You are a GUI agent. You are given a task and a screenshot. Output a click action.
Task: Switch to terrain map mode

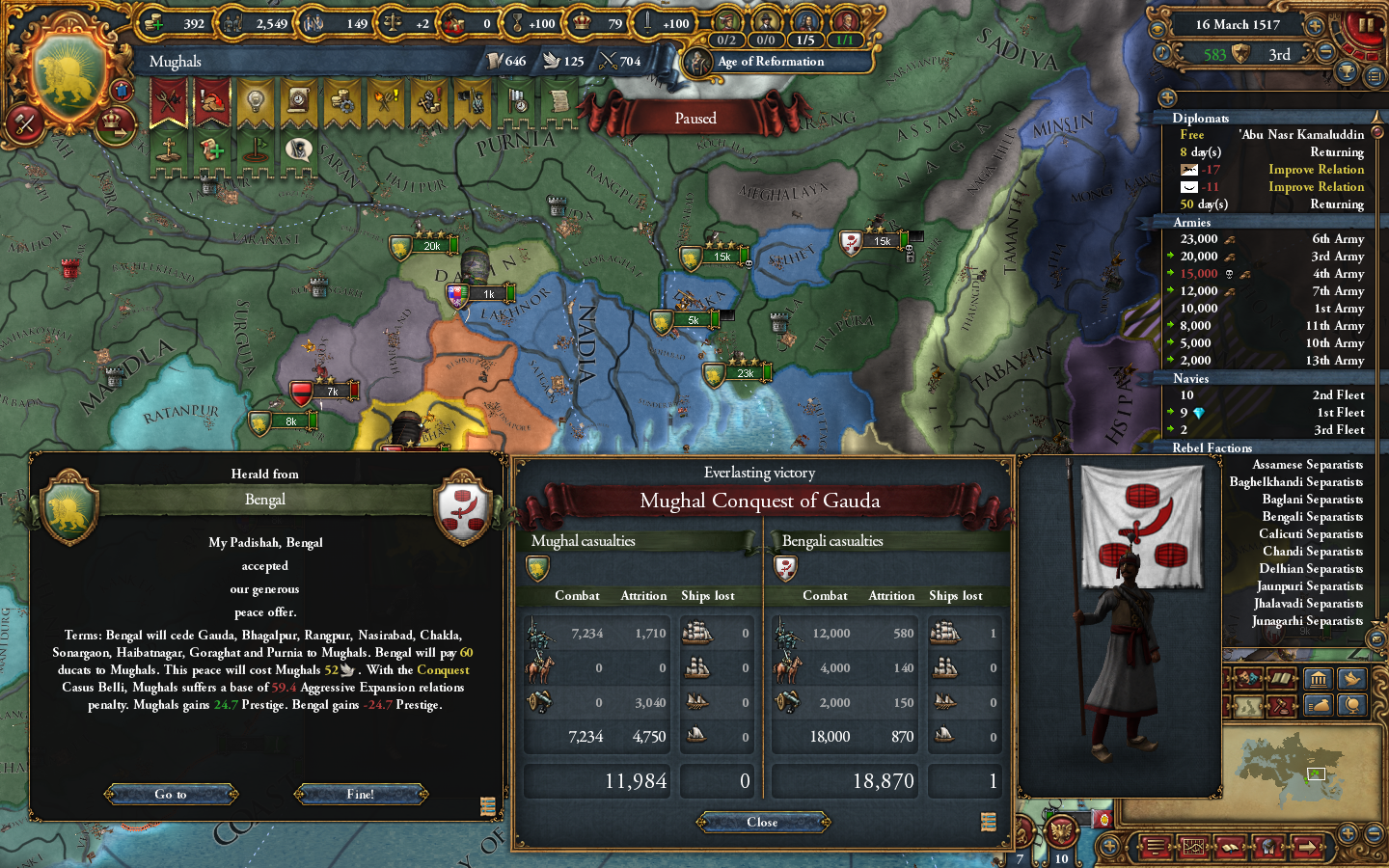click(1248, 705)
